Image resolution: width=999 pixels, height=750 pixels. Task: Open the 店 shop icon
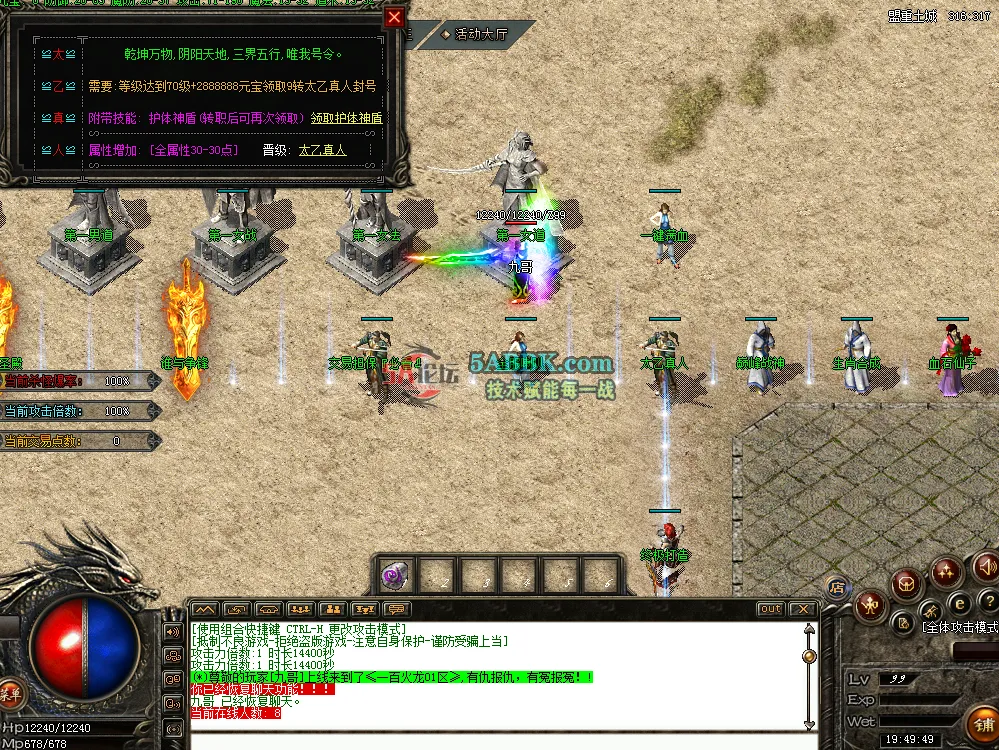(838, 587)
